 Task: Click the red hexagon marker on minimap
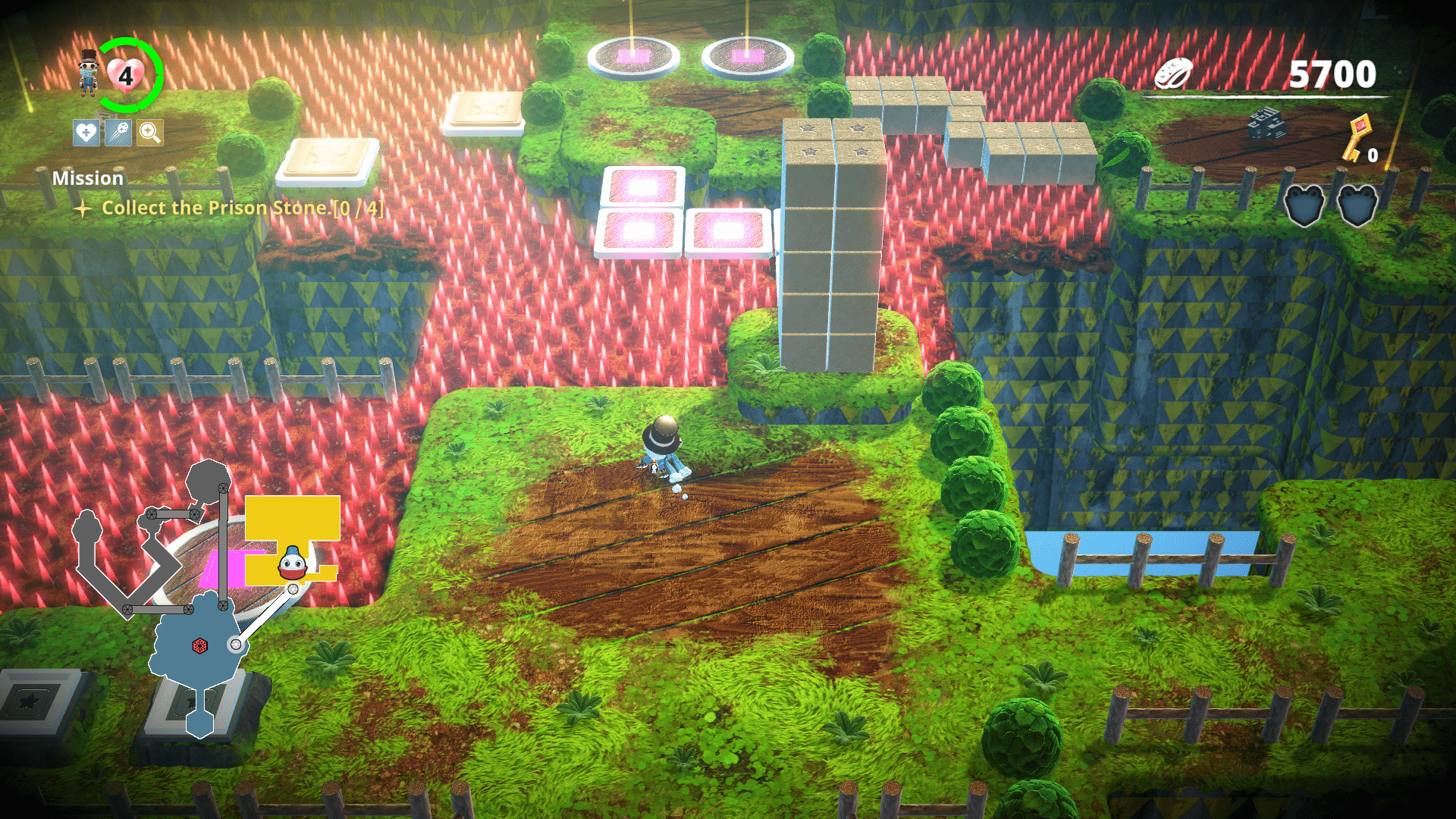(200, 645)
